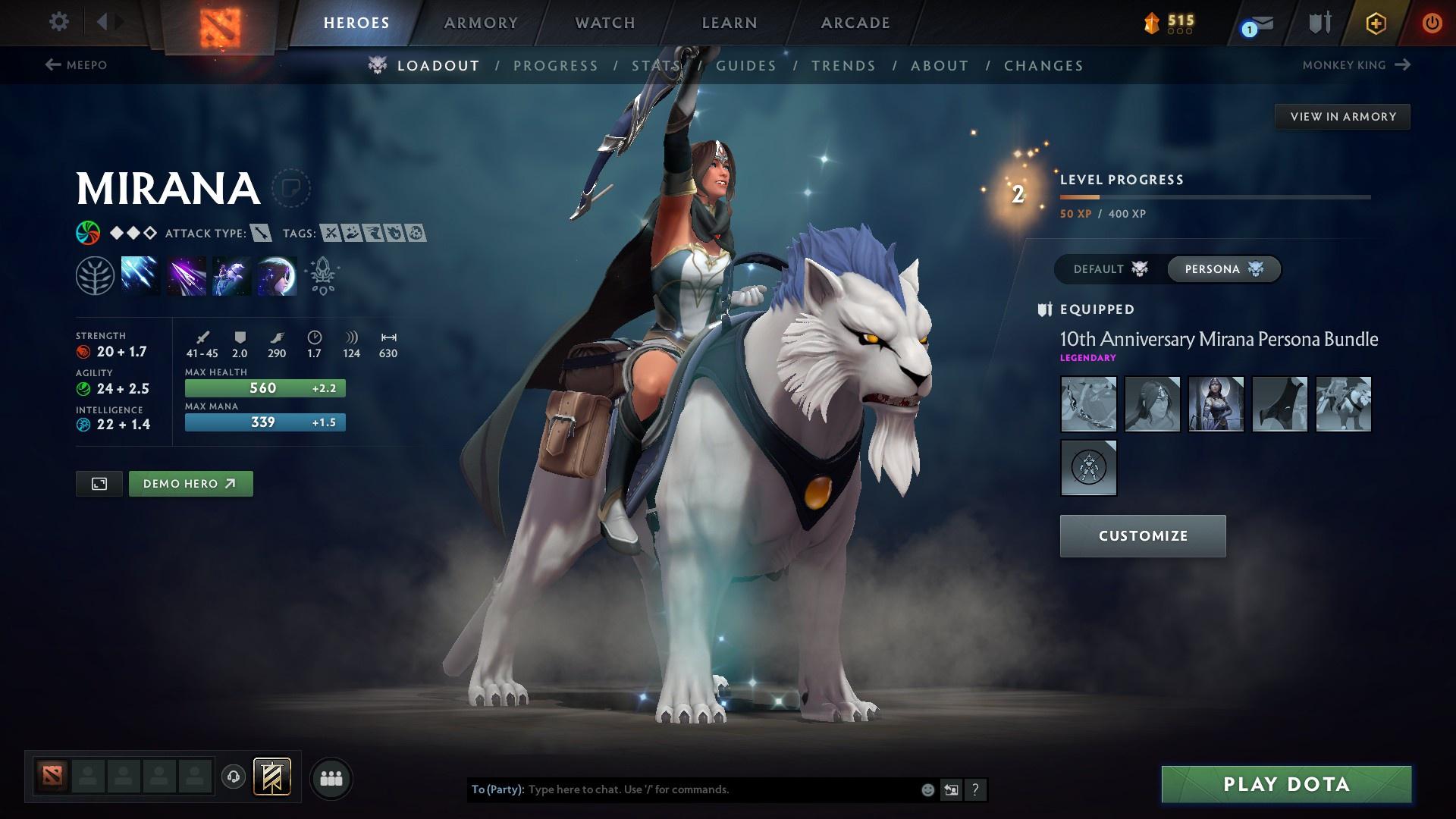Screen dimensions: 1456x819
Task: View the Leap ability icon
Action: [x=231, y=277]
